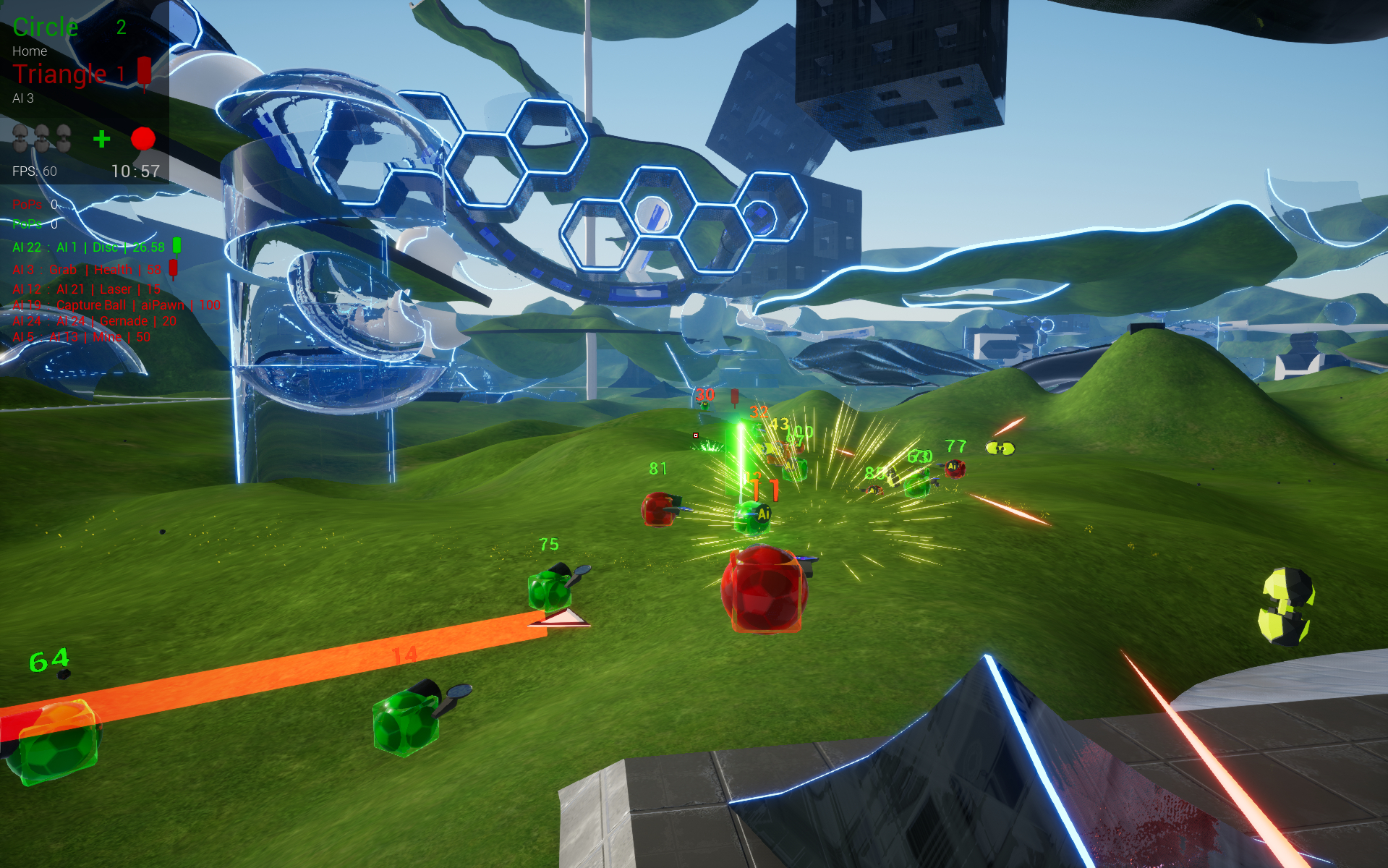The height and width of the screenshot is (868, 1388).
Task: Click the AI 5 Mine feed entry
Action: coord(81,337)
